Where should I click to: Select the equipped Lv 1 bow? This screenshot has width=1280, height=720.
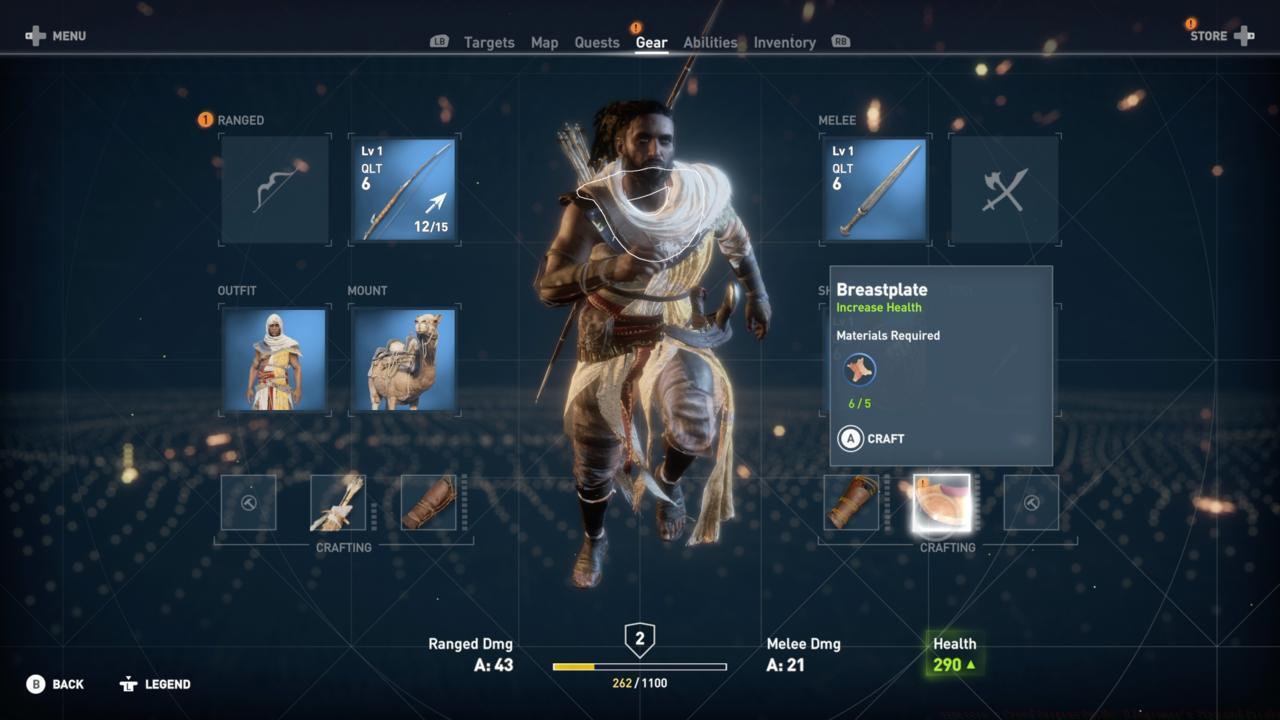point(403,189)
